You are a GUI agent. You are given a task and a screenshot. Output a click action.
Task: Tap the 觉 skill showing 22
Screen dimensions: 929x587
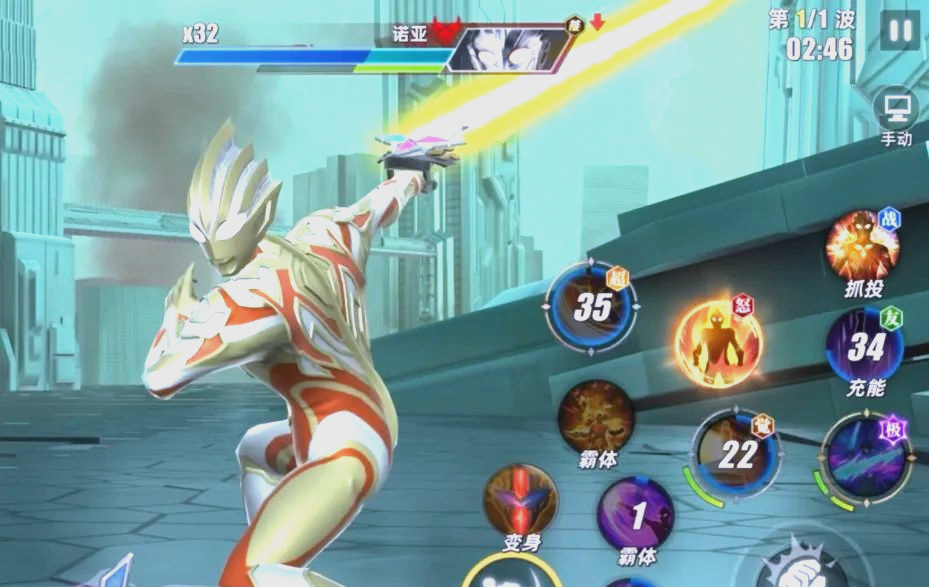pyautogui.click(x=736, y=452)
